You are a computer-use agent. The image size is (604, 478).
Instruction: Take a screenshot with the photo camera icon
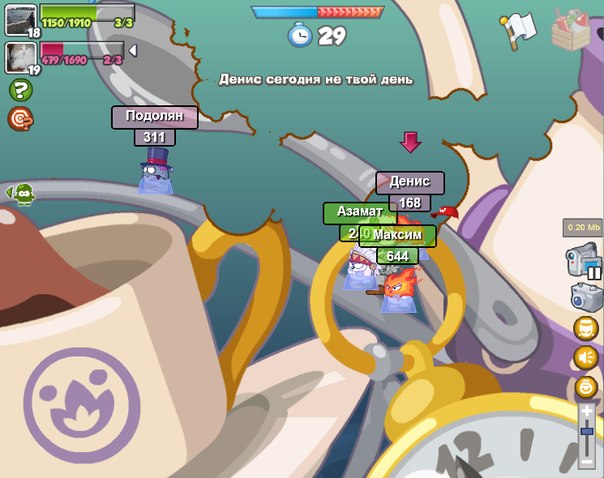click(x=585, y=296)
